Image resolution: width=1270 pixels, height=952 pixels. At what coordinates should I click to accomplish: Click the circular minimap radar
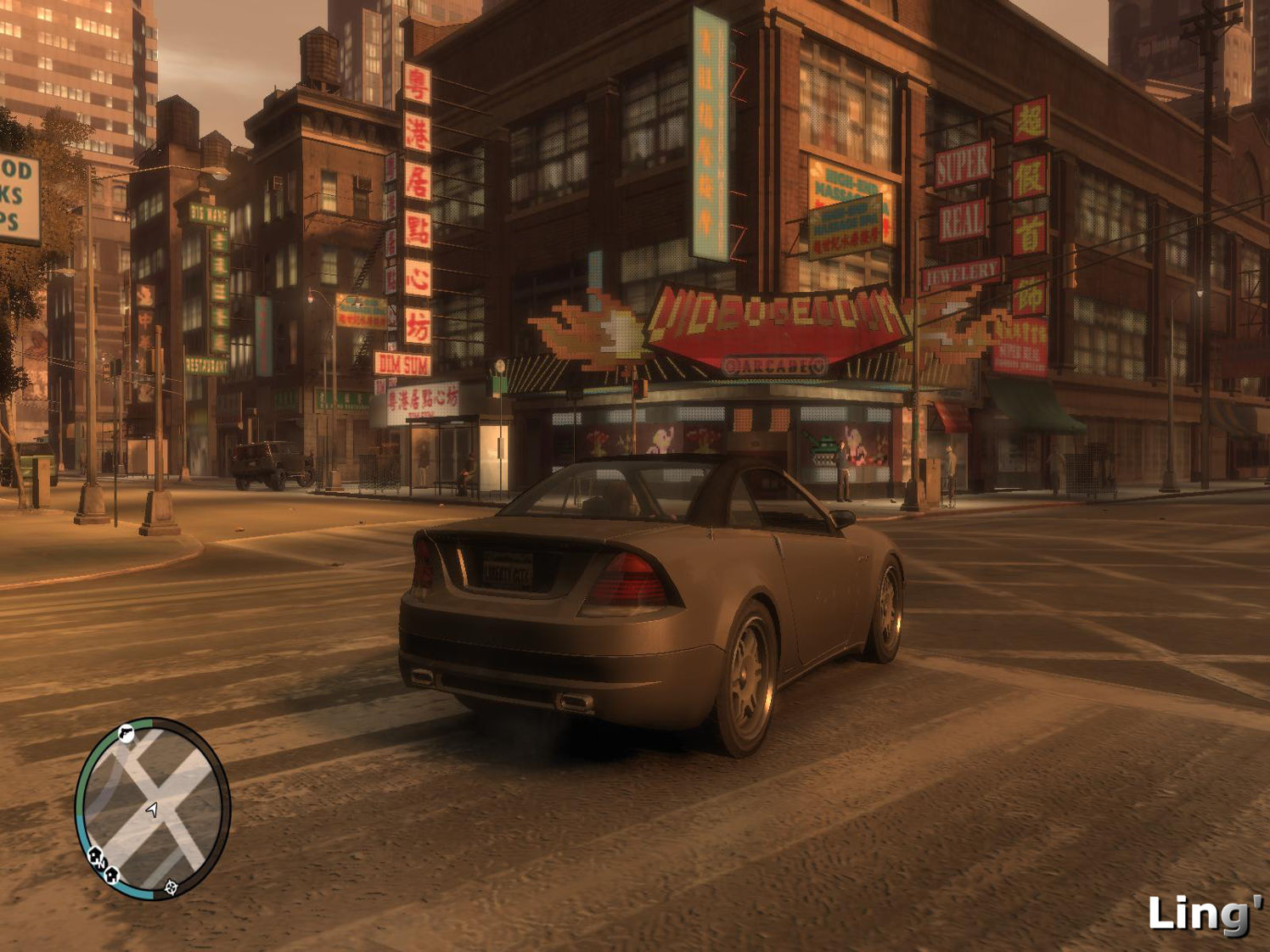coord(153,809)
